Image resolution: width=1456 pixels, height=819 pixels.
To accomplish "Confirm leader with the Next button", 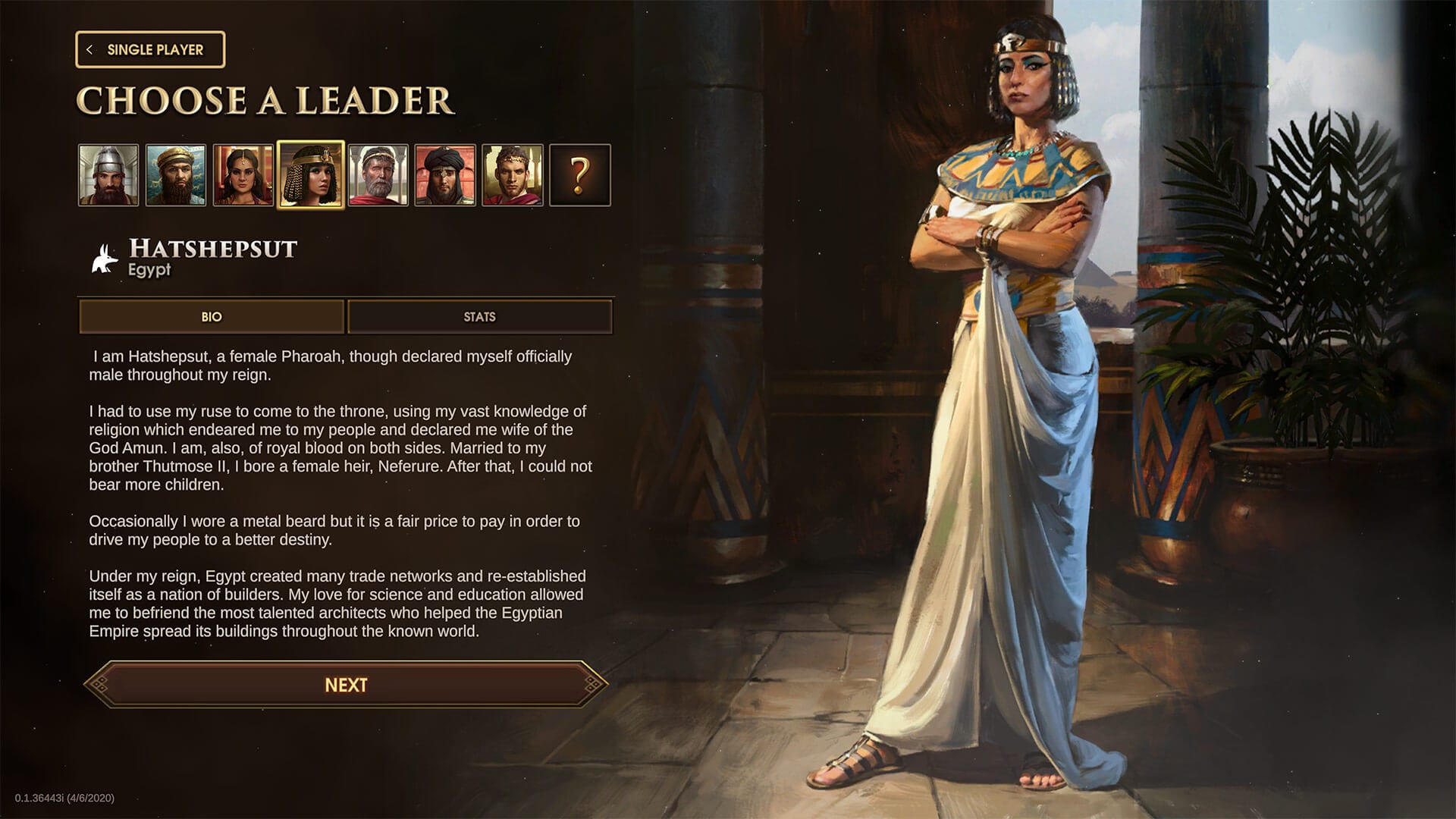I will [x=346, y=685].
